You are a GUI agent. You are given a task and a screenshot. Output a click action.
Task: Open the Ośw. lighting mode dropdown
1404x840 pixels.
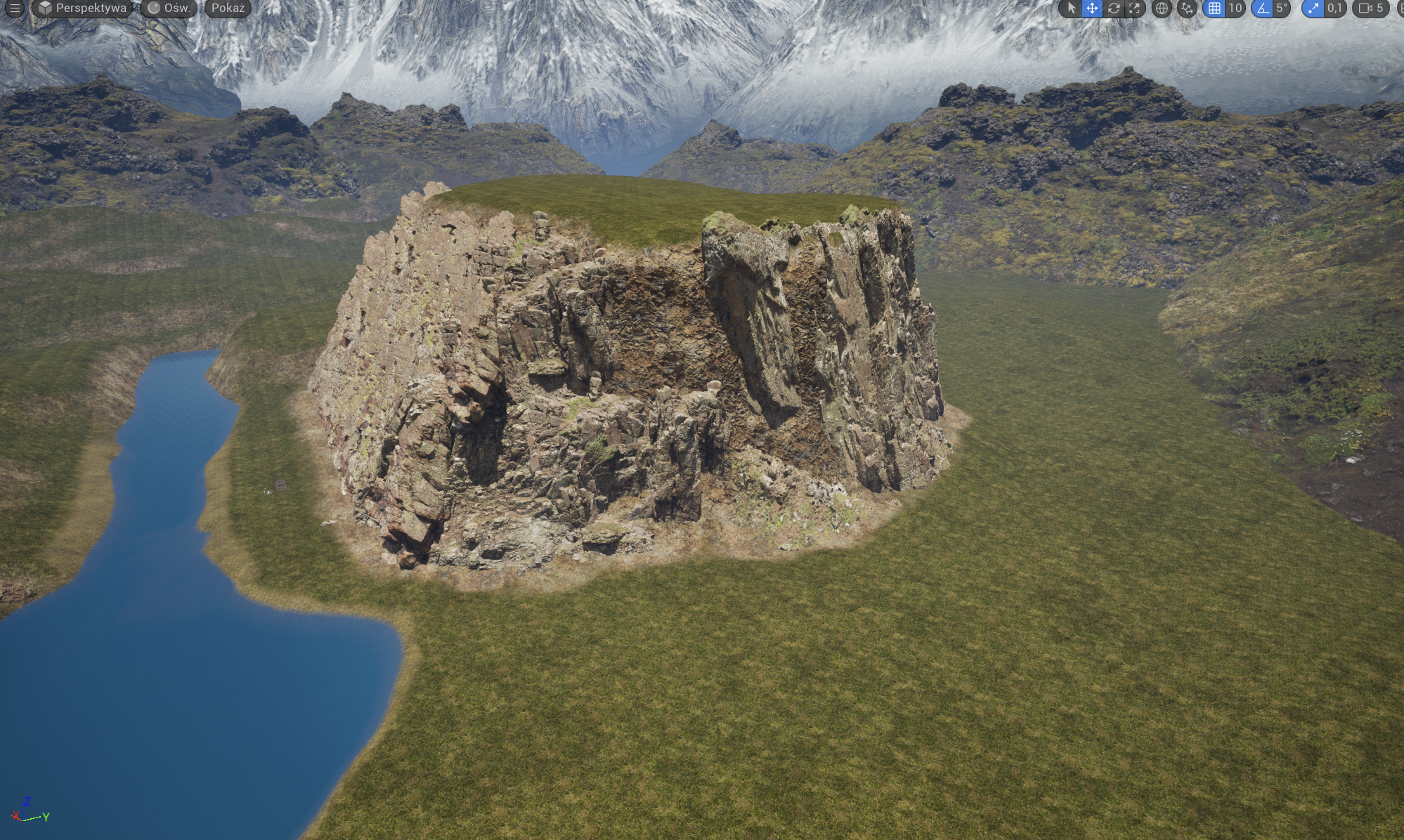[169, 8]
